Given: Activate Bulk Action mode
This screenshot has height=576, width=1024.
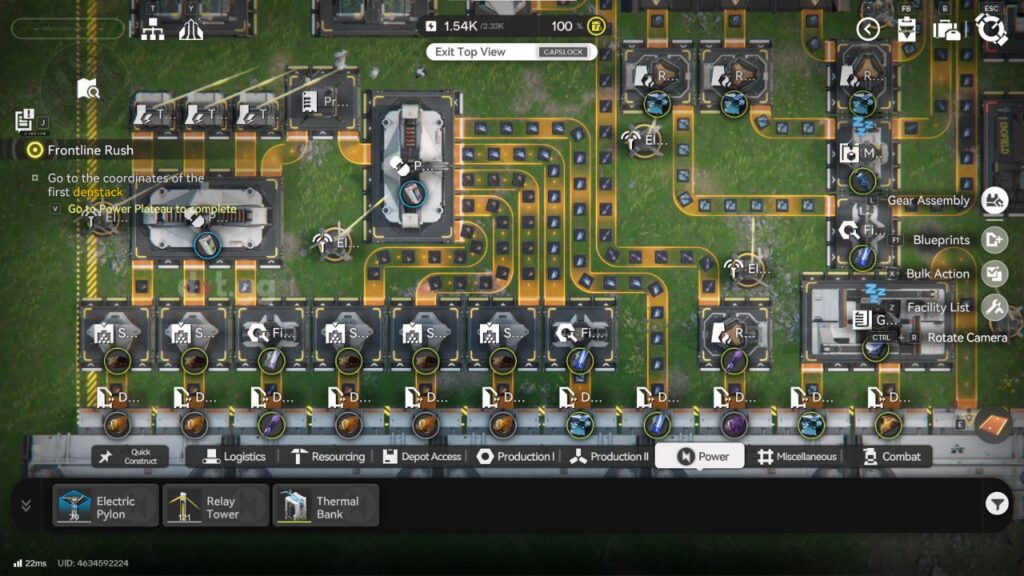Looking at the screenshot, I should pos(994,273).
